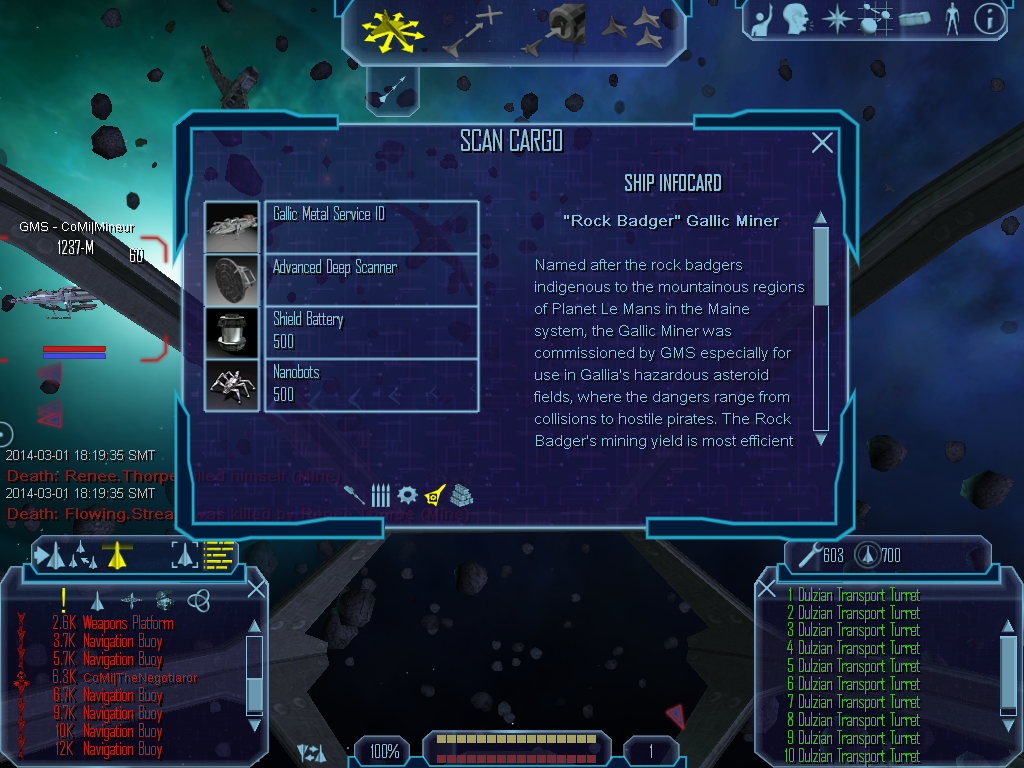Show the weapons filter with missile wrench icon

click(355, 494)
